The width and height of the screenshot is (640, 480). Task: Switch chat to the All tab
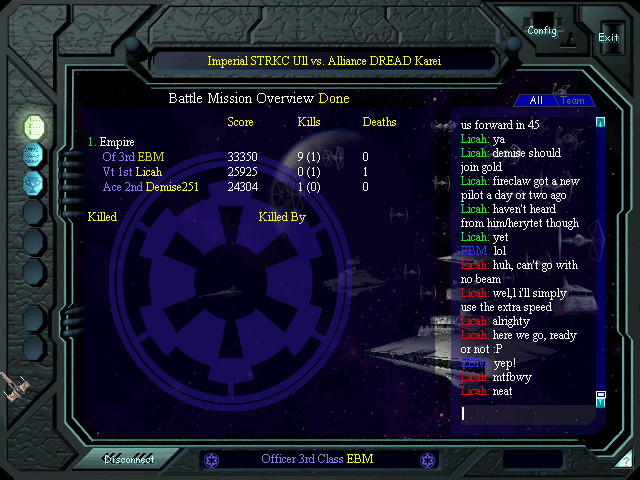point(536,101)
